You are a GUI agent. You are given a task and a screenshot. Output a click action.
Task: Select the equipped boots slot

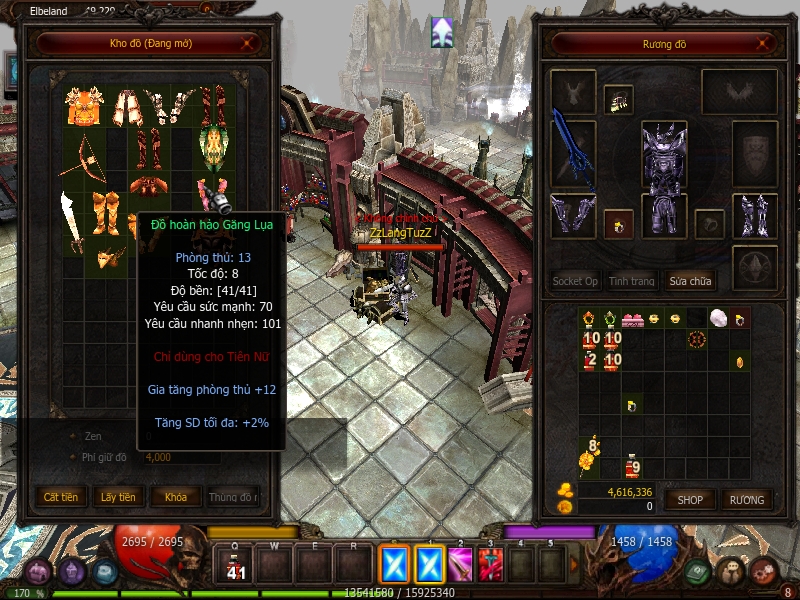click(755, 215)
